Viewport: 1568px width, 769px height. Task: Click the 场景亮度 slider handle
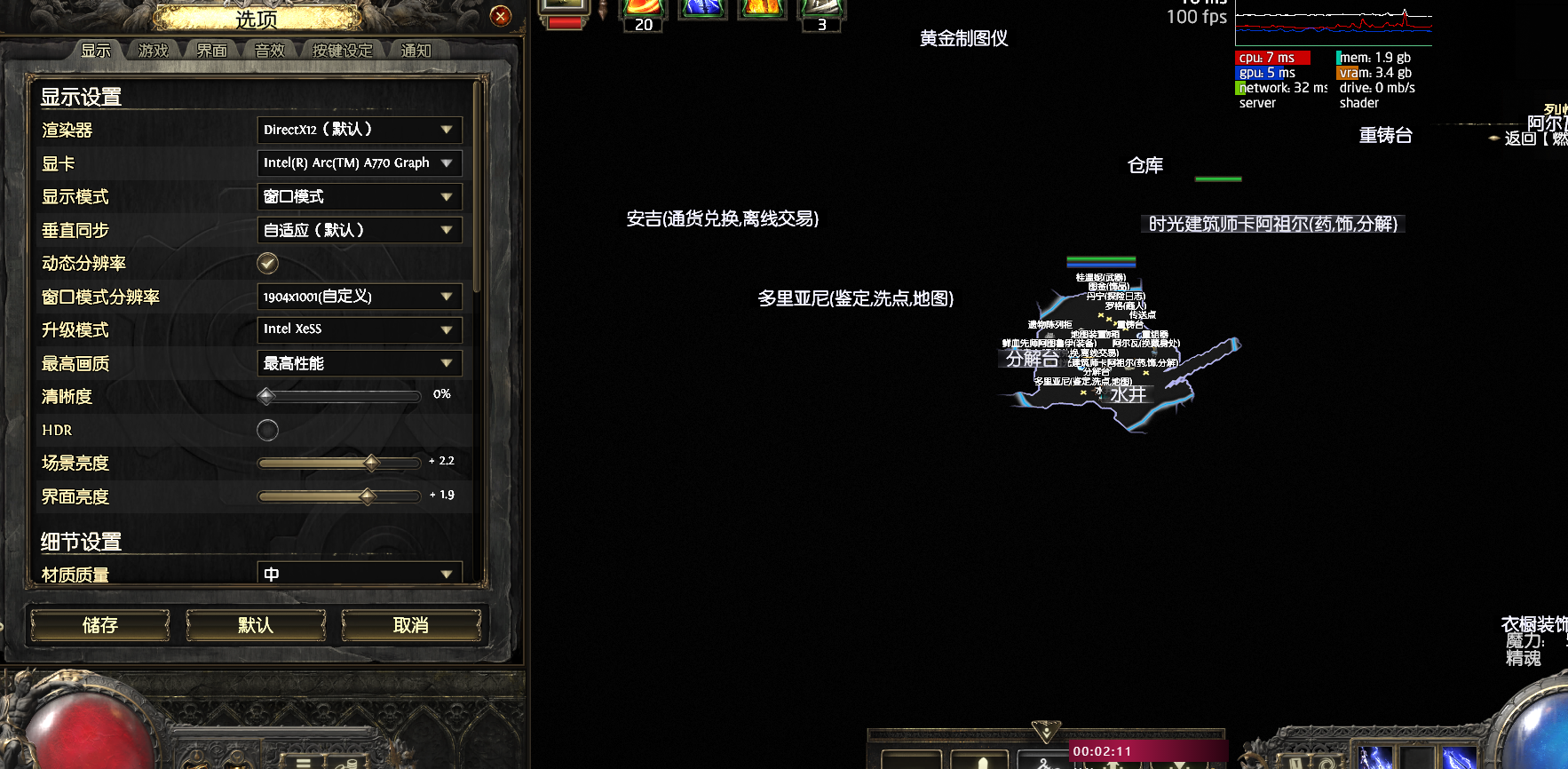pos(372,463)
